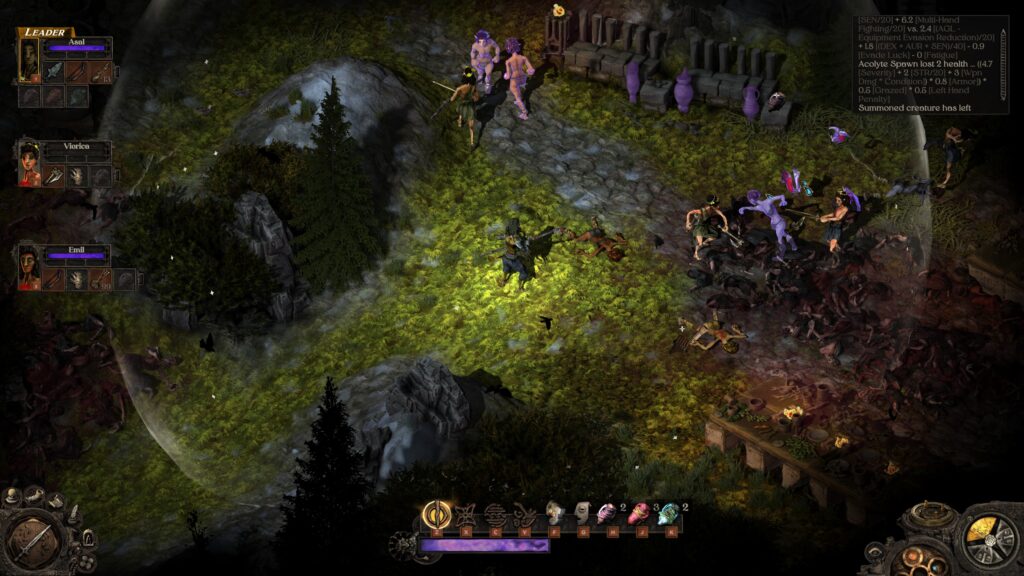Image resolution: width=1024 pixels, height=576 pixels.
Task: Activate the glowing golden eye ability
Action: coord(436,515)
